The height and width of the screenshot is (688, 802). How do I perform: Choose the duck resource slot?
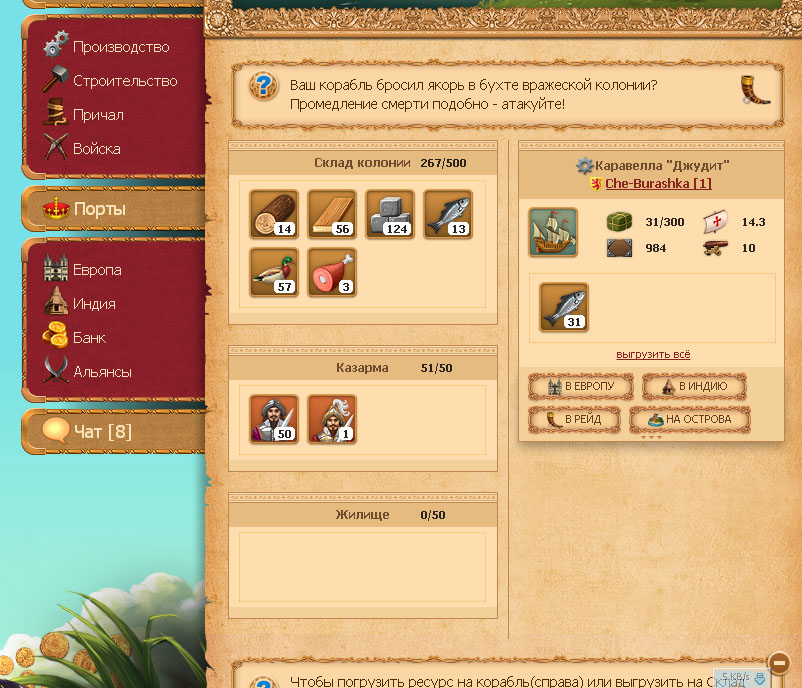pyautogui.click(x=273, y=272)
